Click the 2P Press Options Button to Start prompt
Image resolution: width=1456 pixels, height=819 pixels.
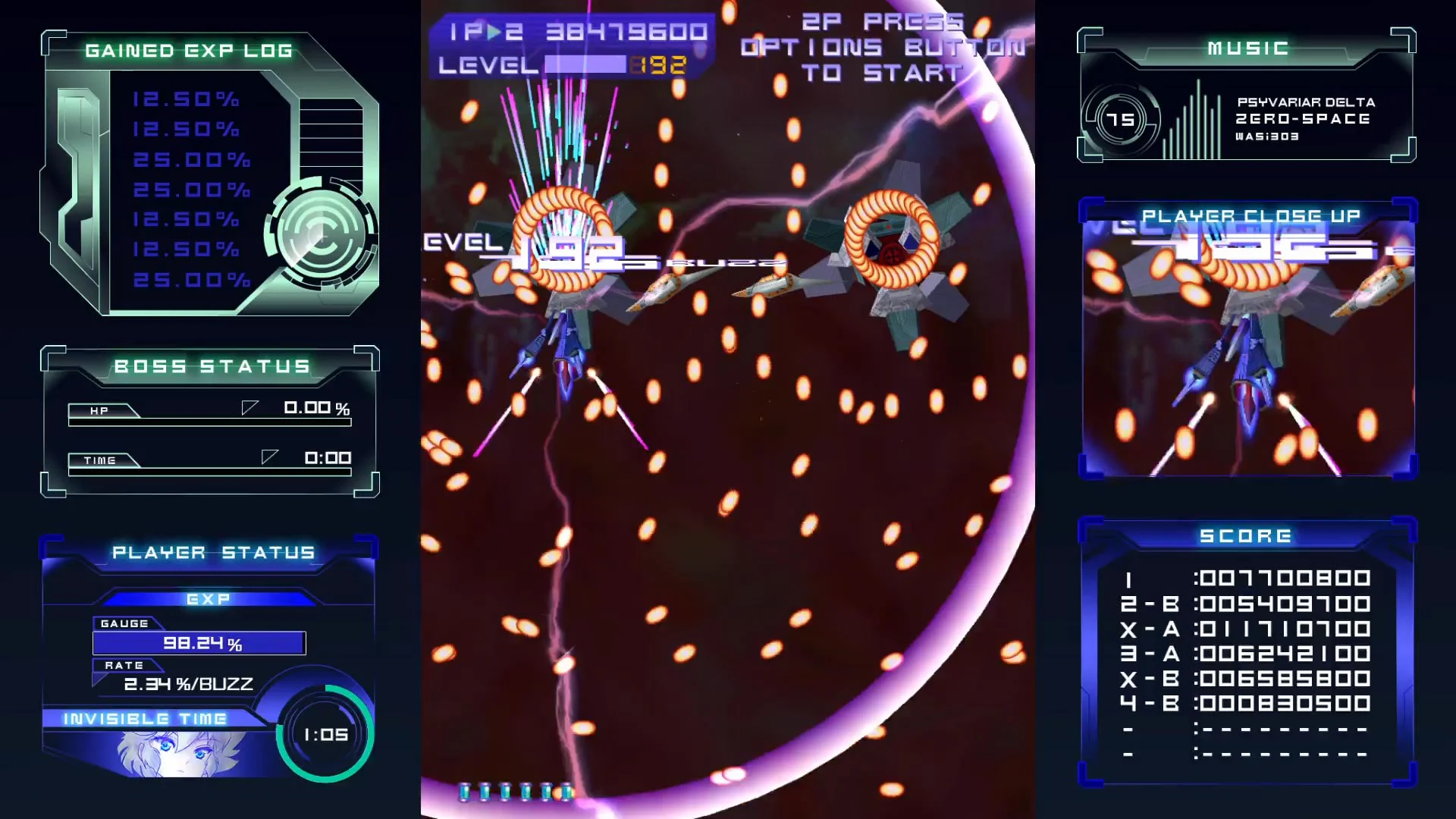click(880, 45)
